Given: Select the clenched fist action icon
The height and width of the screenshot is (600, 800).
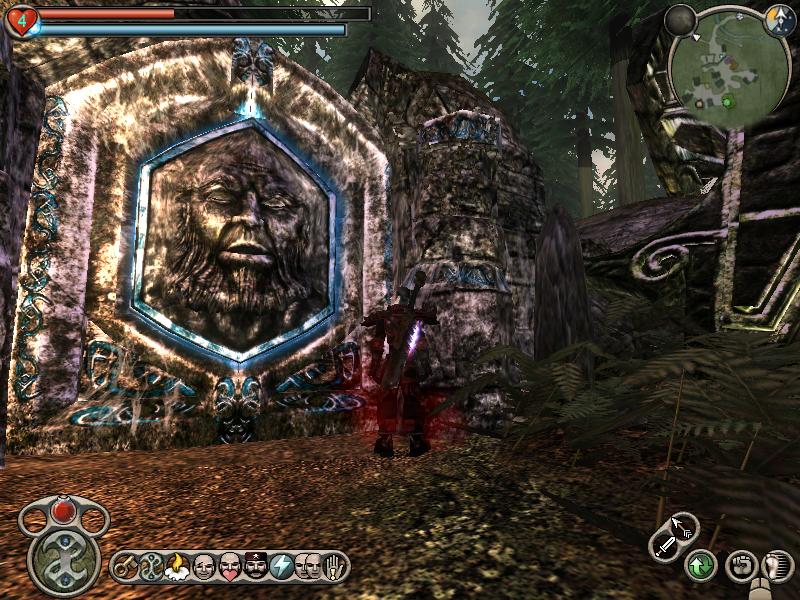Looking at the screenshot, I should point(740,566).
